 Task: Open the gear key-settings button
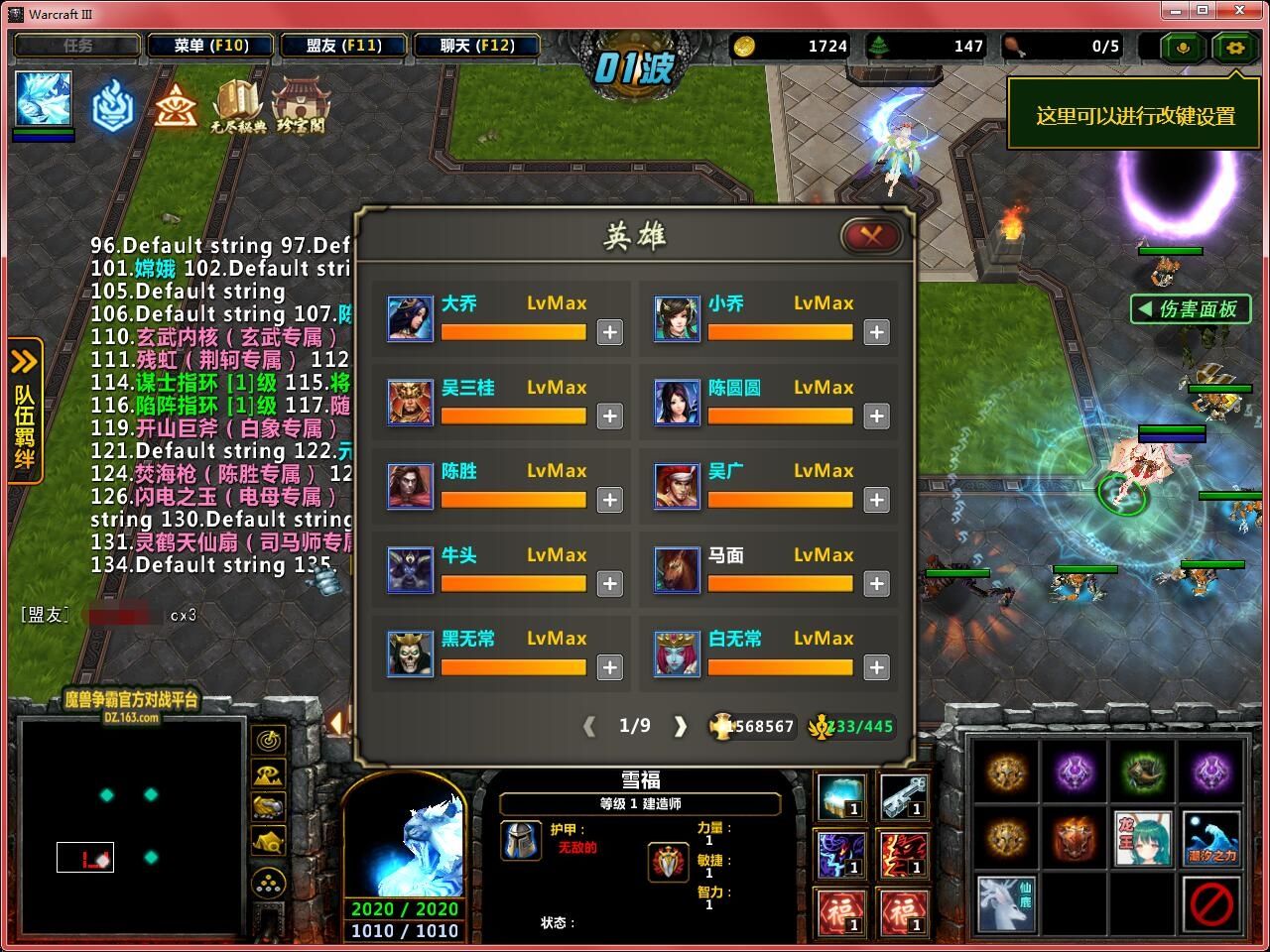(1234, 47)
